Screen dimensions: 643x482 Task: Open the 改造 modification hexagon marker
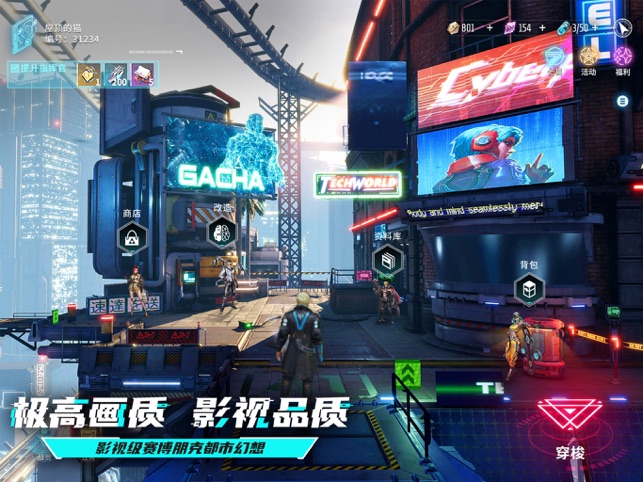221,232
